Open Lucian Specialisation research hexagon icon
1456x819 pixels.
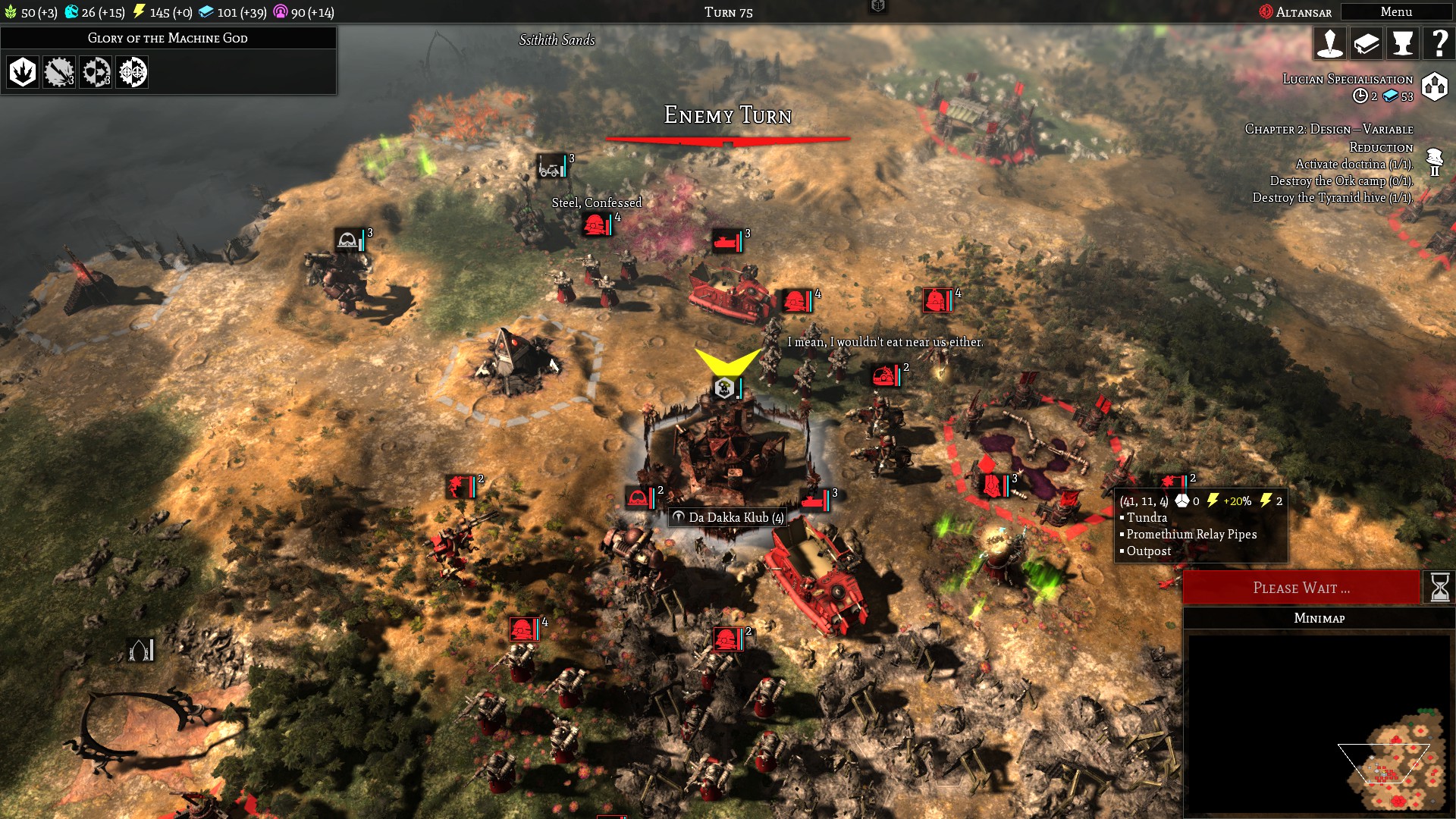1435,86
